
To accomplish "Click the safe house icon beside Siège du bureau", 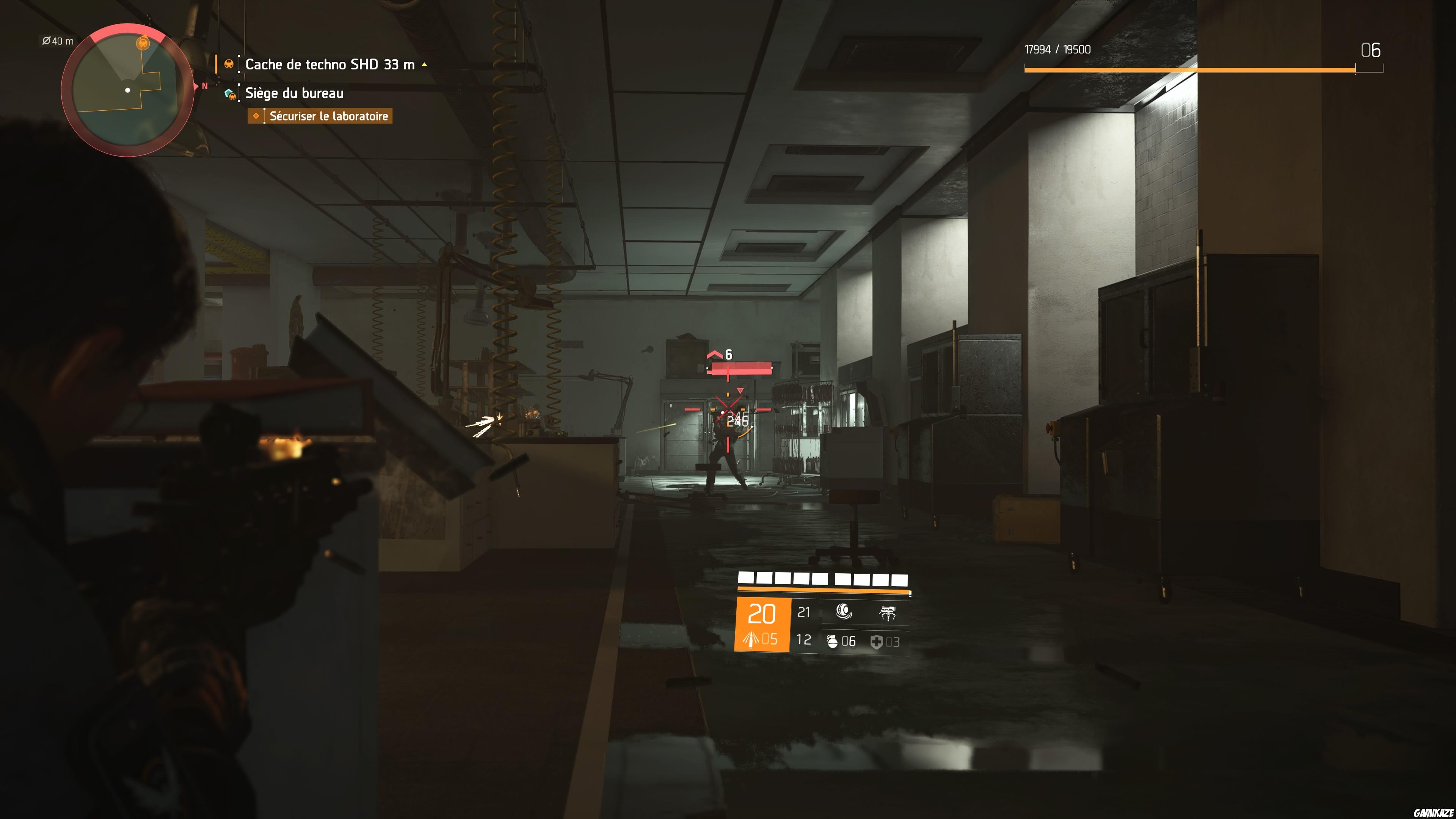I will tap(229, 93).
